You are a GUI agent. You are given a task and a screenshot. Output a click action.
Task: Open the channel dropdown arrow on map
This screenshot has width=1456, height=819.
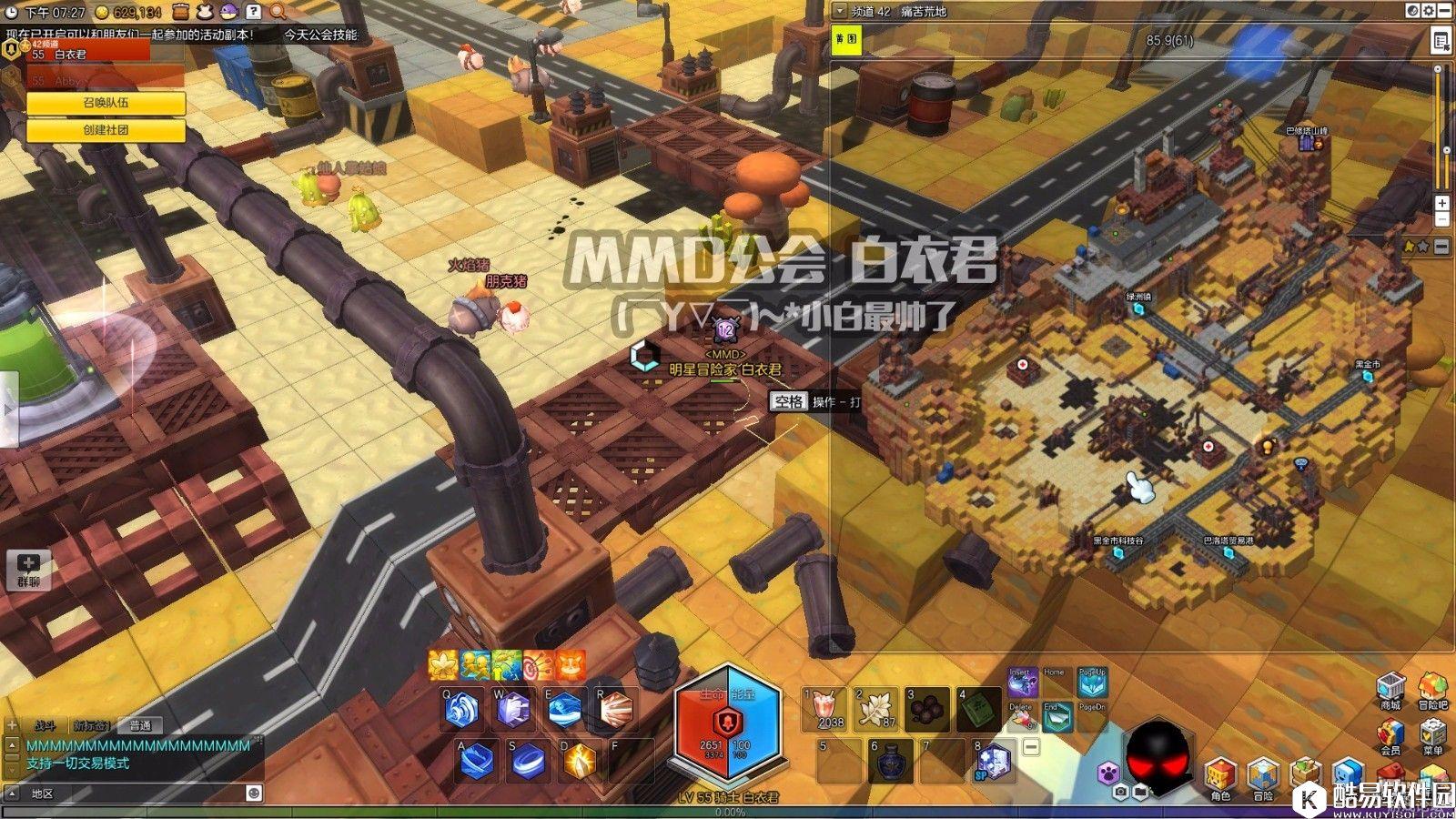(x=838, y=11)
